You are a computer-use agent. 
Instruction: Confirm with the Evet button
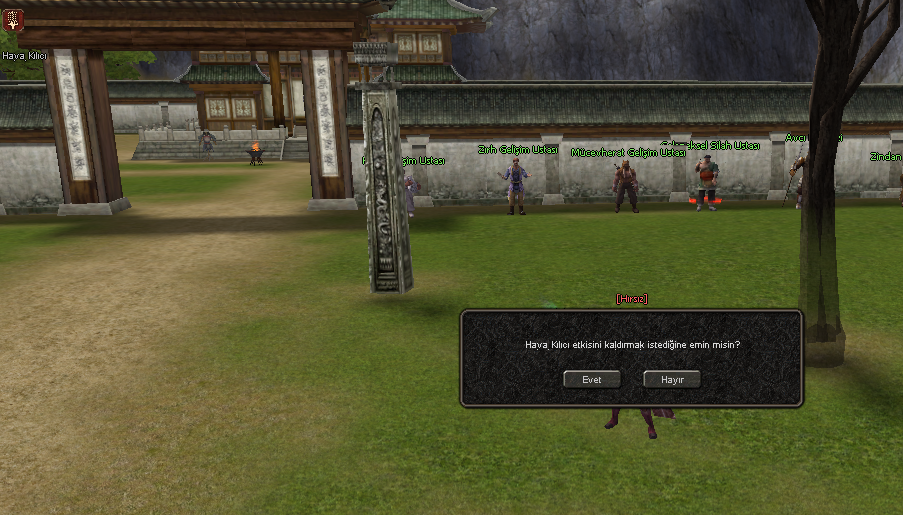coord(592,380)
